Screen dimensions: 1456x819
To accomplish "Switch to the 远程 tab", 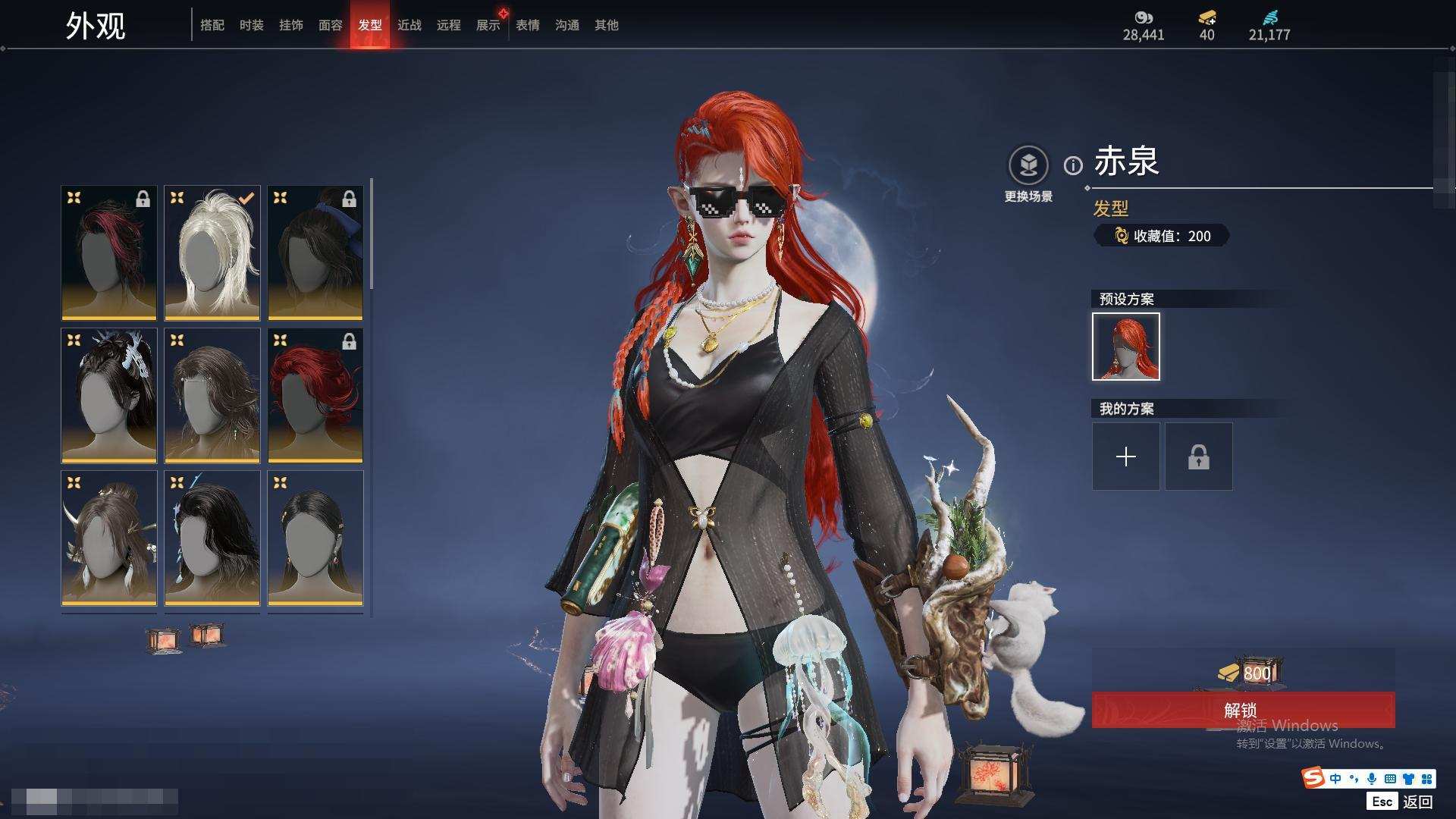I will (x=449, y=25).
